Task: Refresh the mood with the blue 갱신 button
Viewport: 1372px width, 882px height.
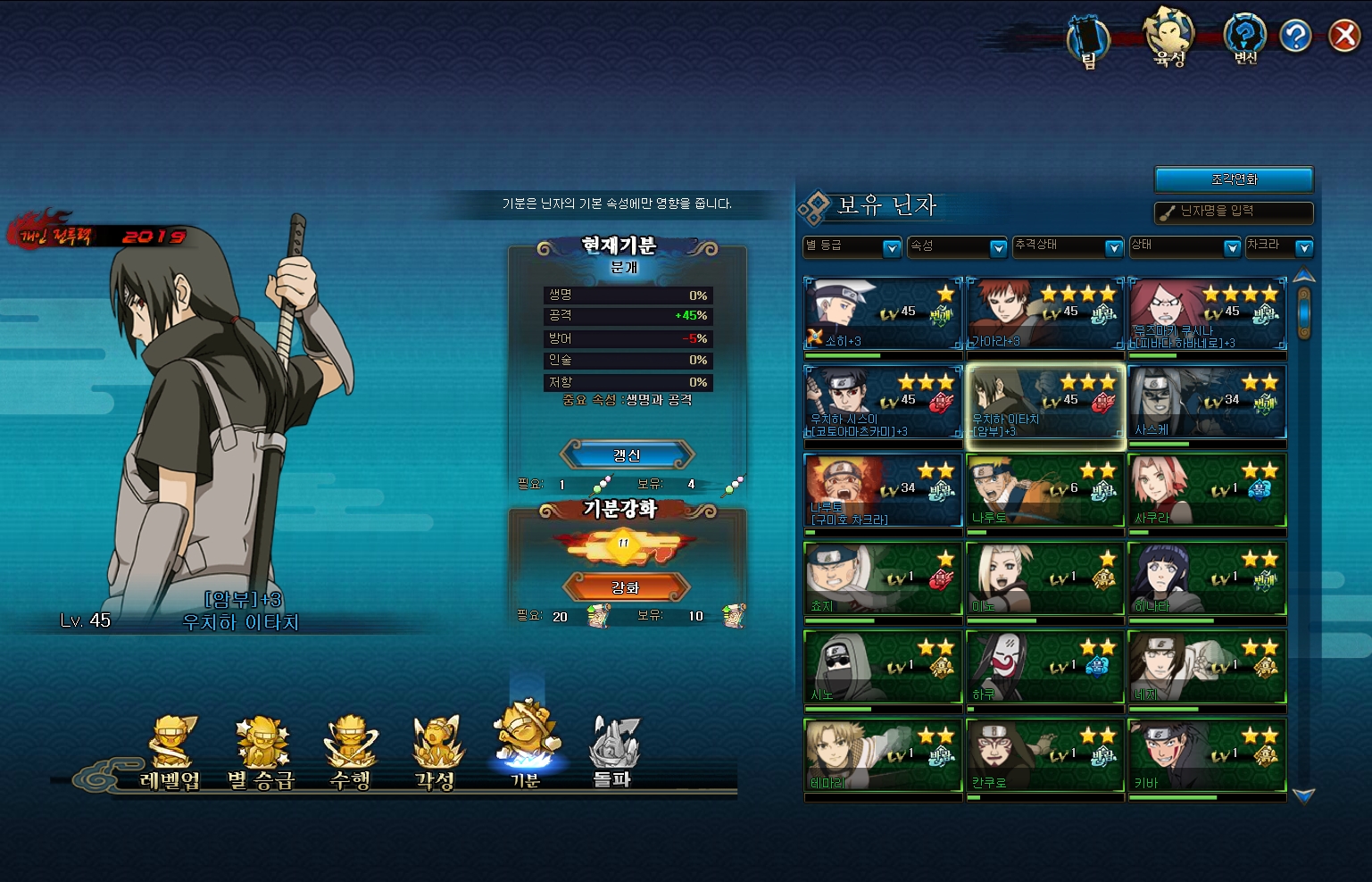Action: pyautogui.click(x=627, y=455)
